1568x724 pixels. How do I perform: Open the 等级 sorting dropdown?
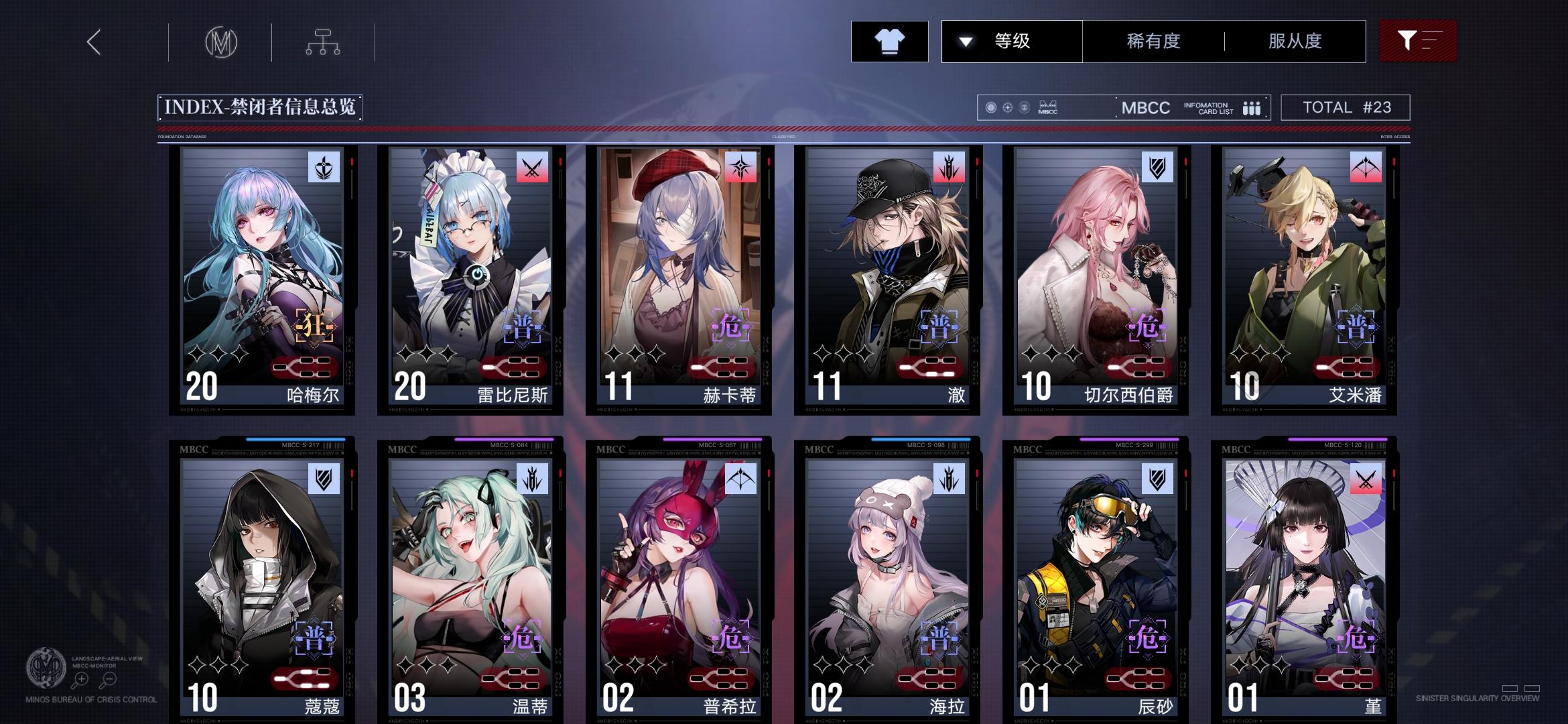1010,42
